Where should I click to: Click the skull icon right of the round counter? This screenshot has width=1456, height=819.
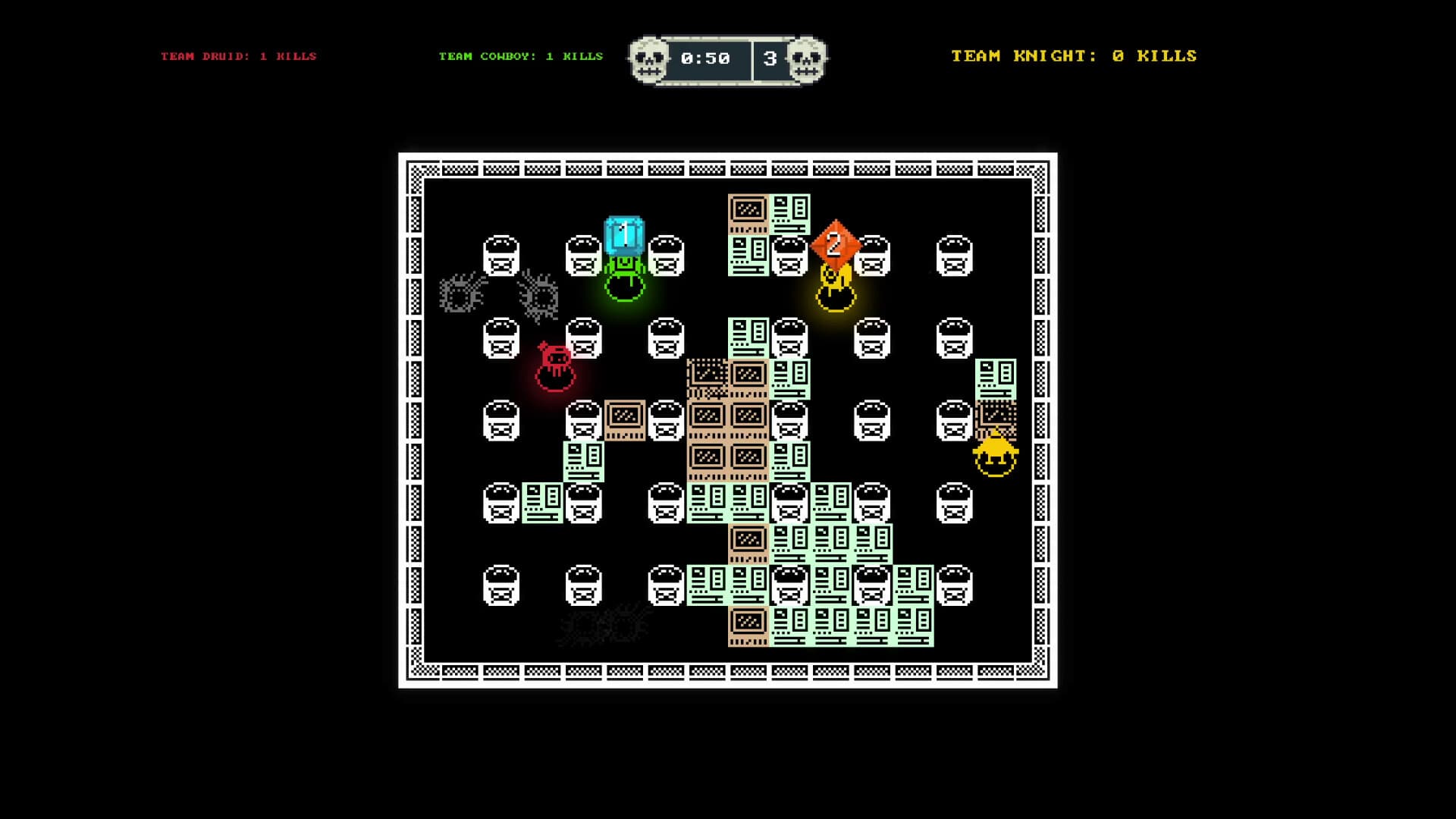point(805,57)
